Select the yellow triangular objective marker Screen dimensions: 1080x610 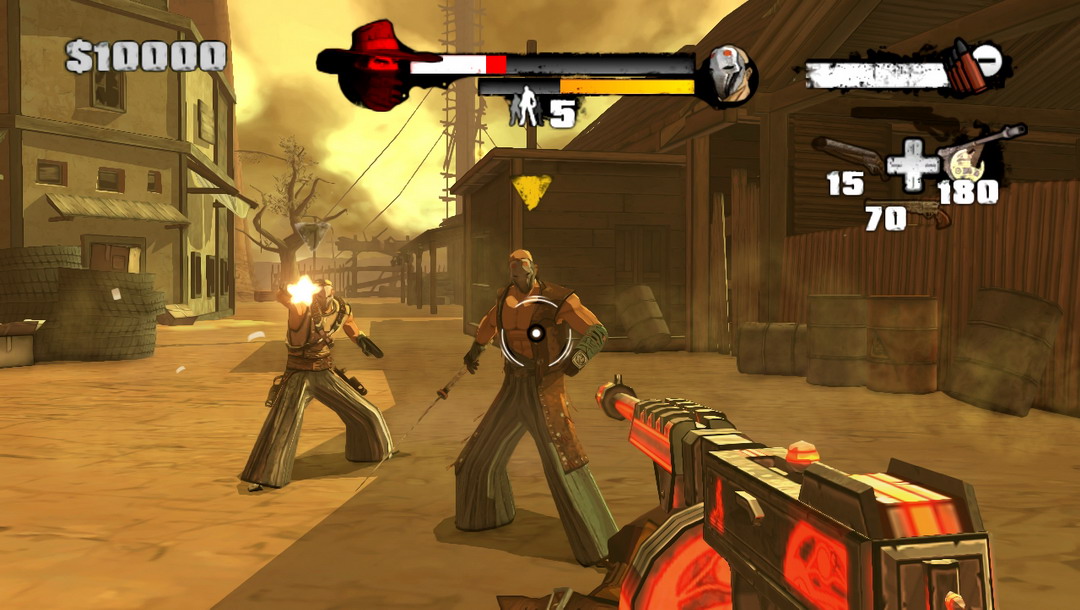[531, 191]
